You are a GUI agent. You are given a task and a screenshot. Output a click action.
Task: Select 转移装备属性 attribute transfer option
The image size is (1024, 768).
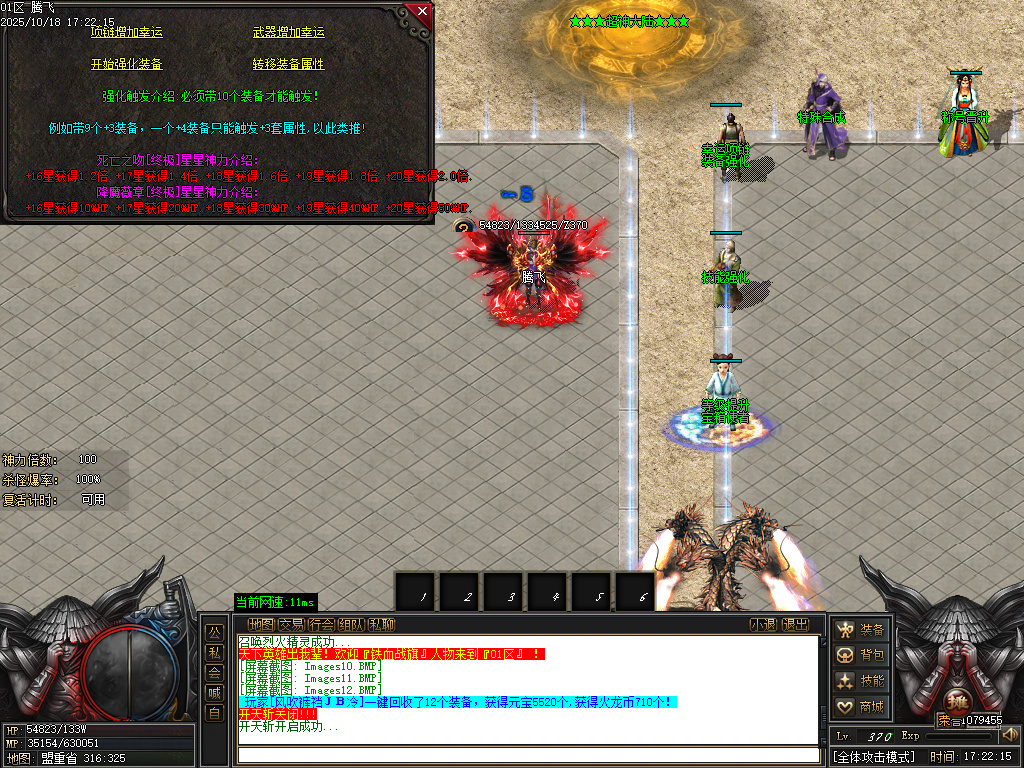click(x=289, y=64)
